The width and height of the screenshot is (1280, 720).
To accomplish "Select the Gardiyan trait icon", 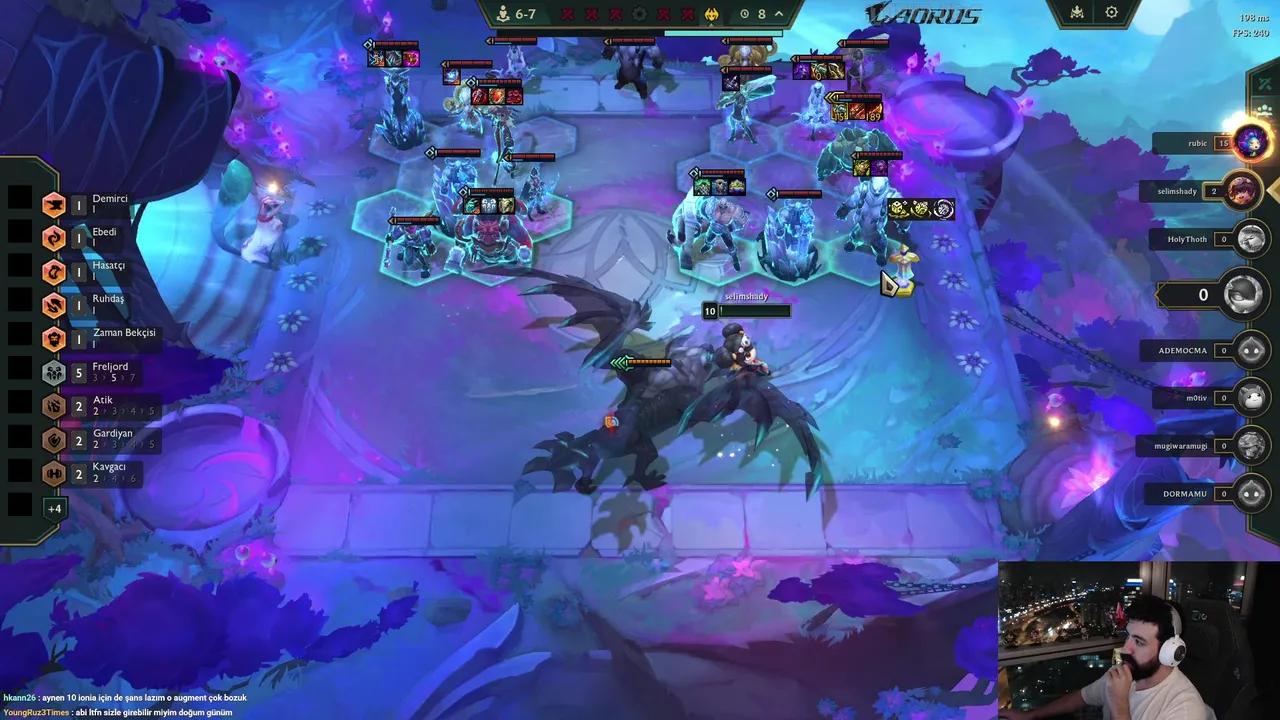I will [x=54, y=440].
